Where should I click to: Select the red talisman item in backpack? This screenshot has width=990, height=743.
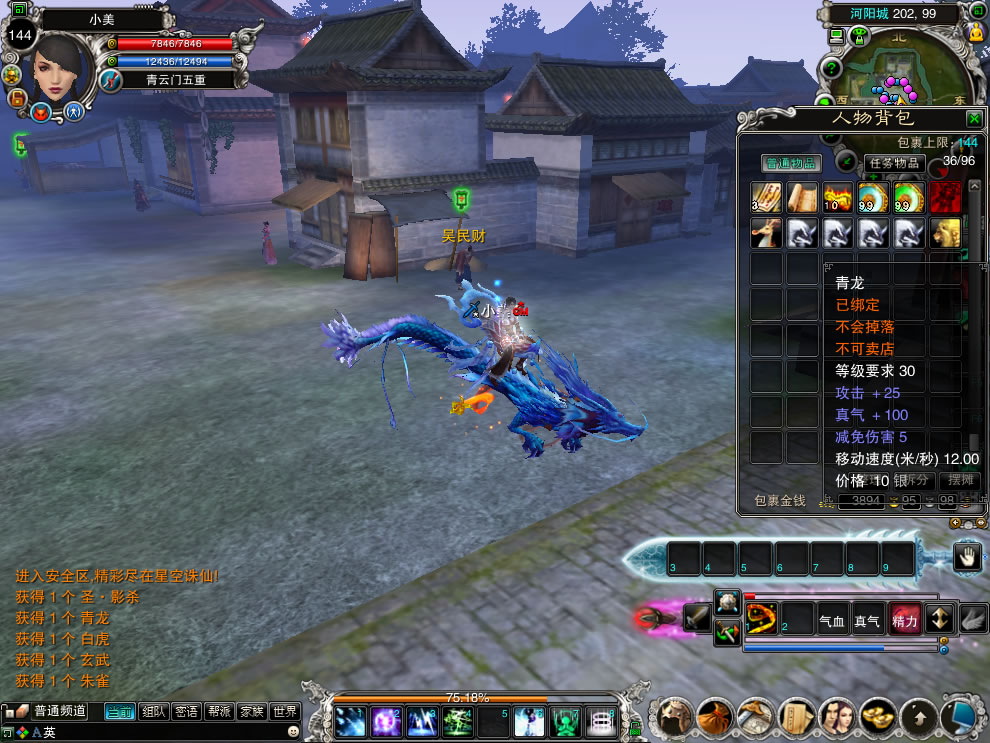945,197
